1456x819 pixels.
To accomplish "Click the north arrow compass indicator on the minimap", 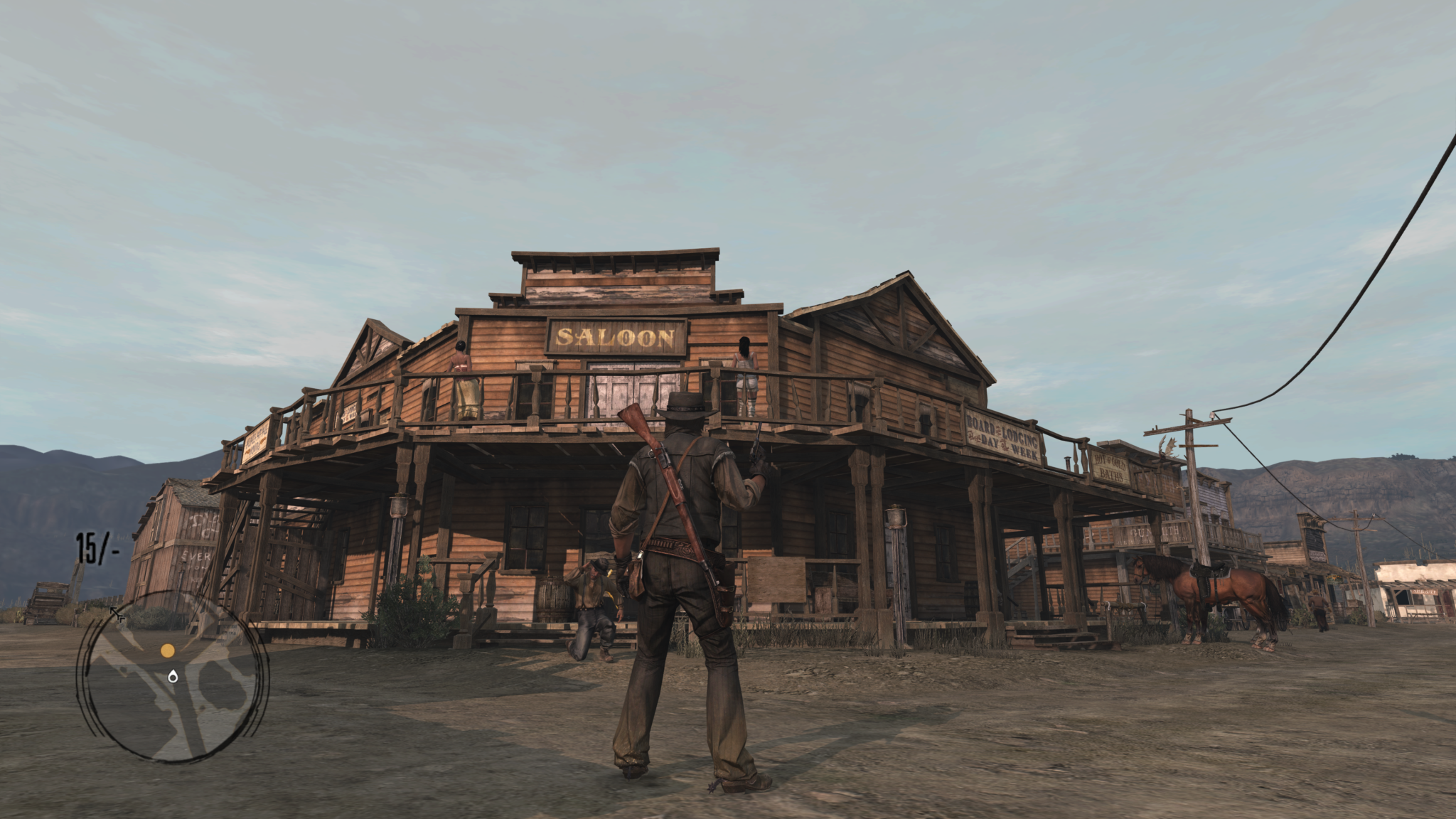I will coord(117,614).
